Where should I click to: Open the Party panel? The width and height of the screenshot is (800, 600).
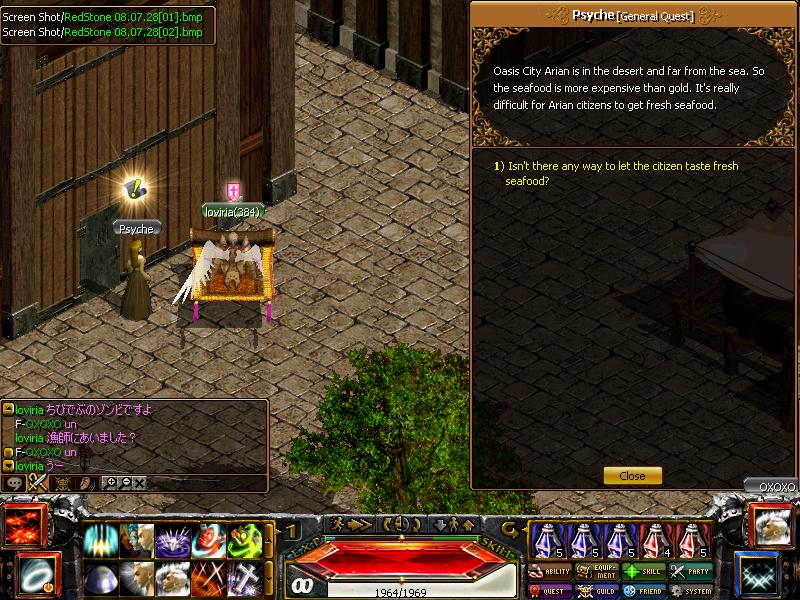(691, 572)
